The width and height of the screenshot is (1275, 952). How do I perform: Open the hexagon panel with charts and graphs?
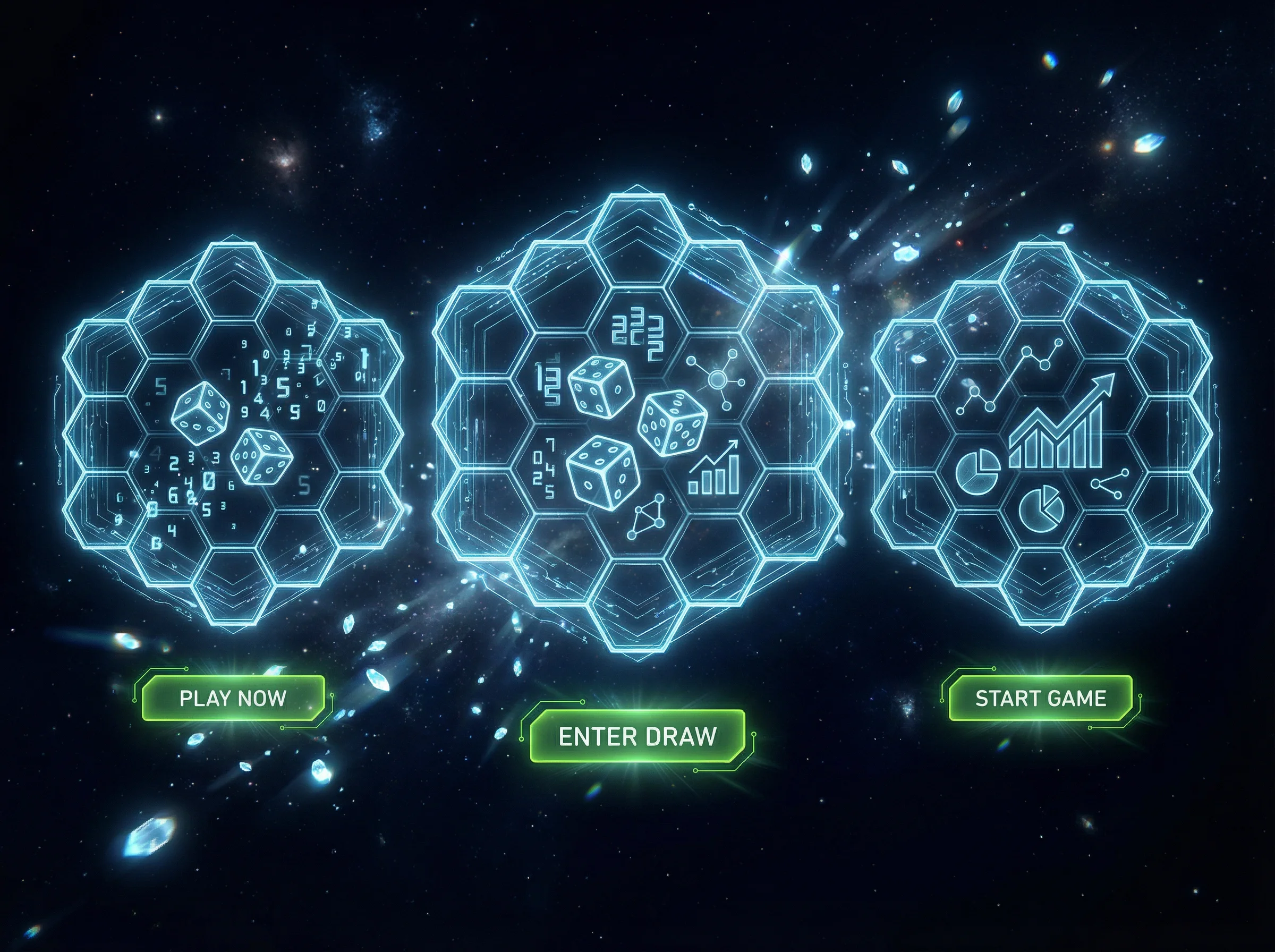point(1042,432)
